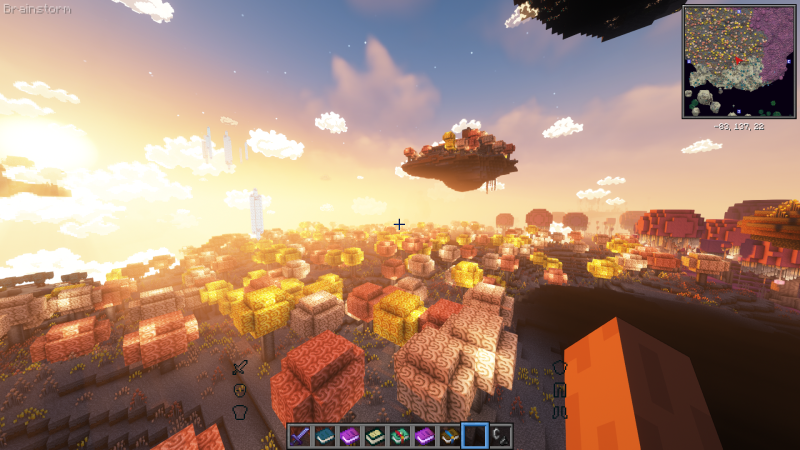Image resolution: width=800 pixels, height=450 pixels.
Task: Click the red player arrow on minimap
Action: [x=738, y=59]
